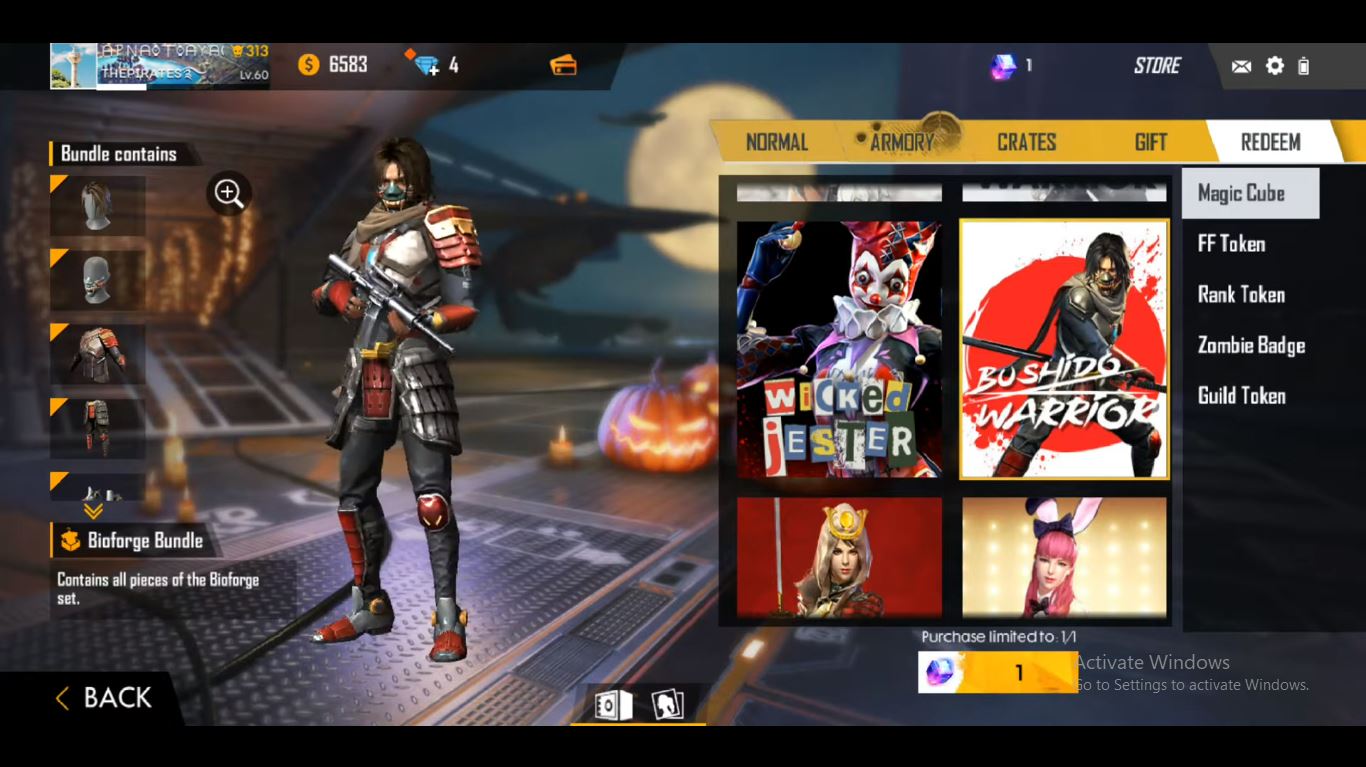Switch to the GIFT tab
1366x767 pixels.
pyautogui.click(x=1150, y=142)
